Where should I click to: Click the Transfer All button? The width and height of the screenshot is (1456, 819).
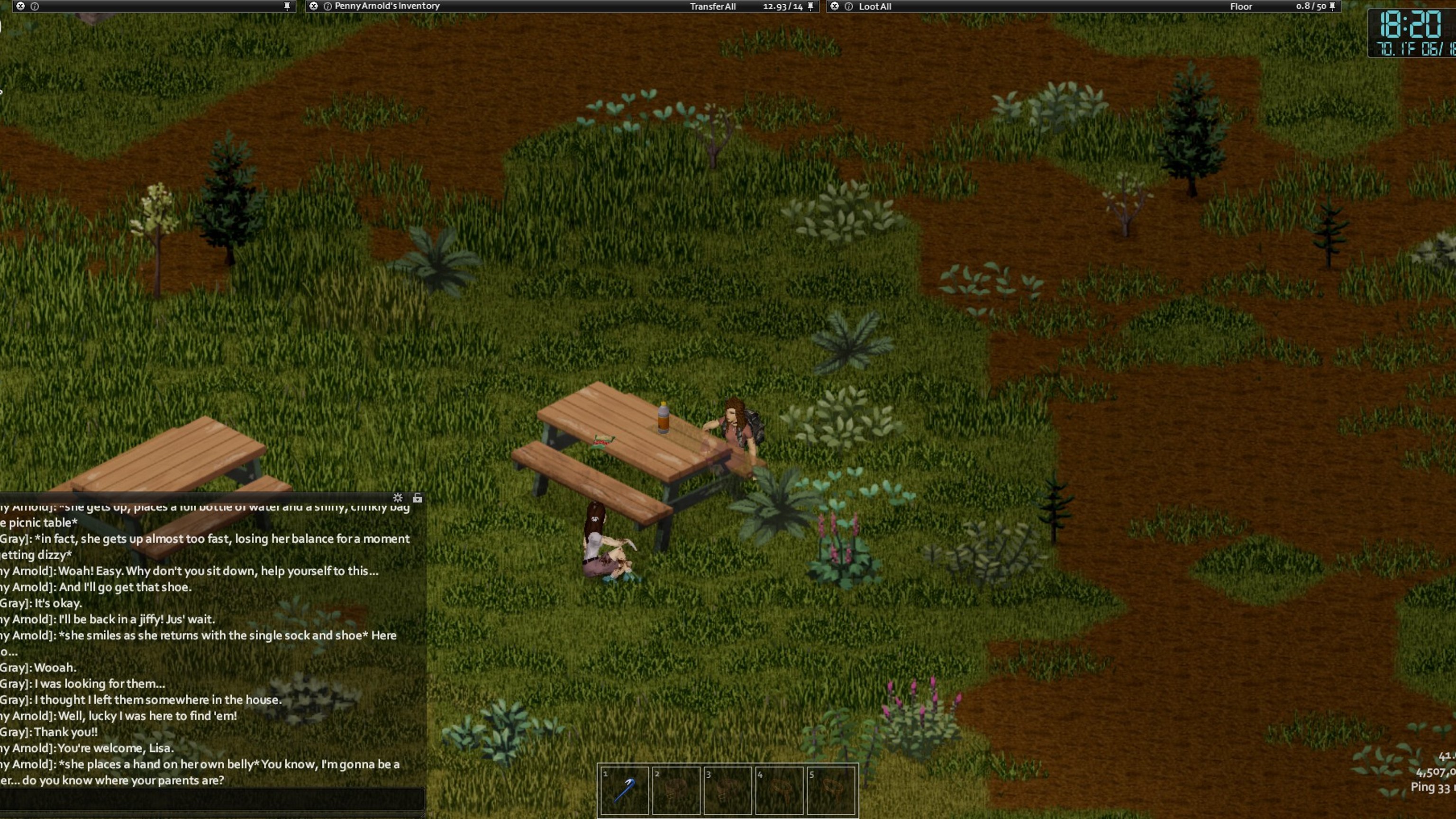click(x=712, y=7)
